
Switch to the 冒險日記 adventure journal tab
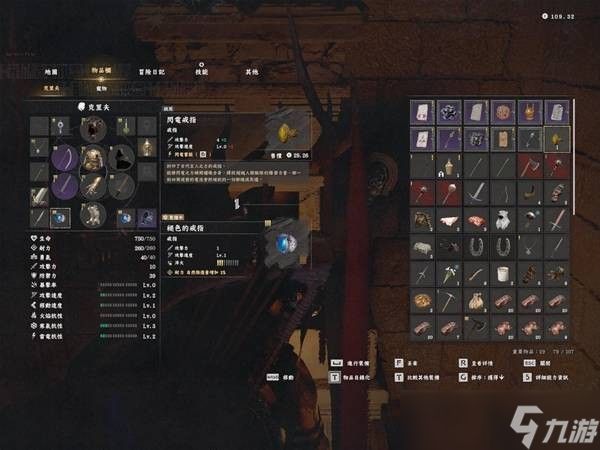(x=153, y=72)
